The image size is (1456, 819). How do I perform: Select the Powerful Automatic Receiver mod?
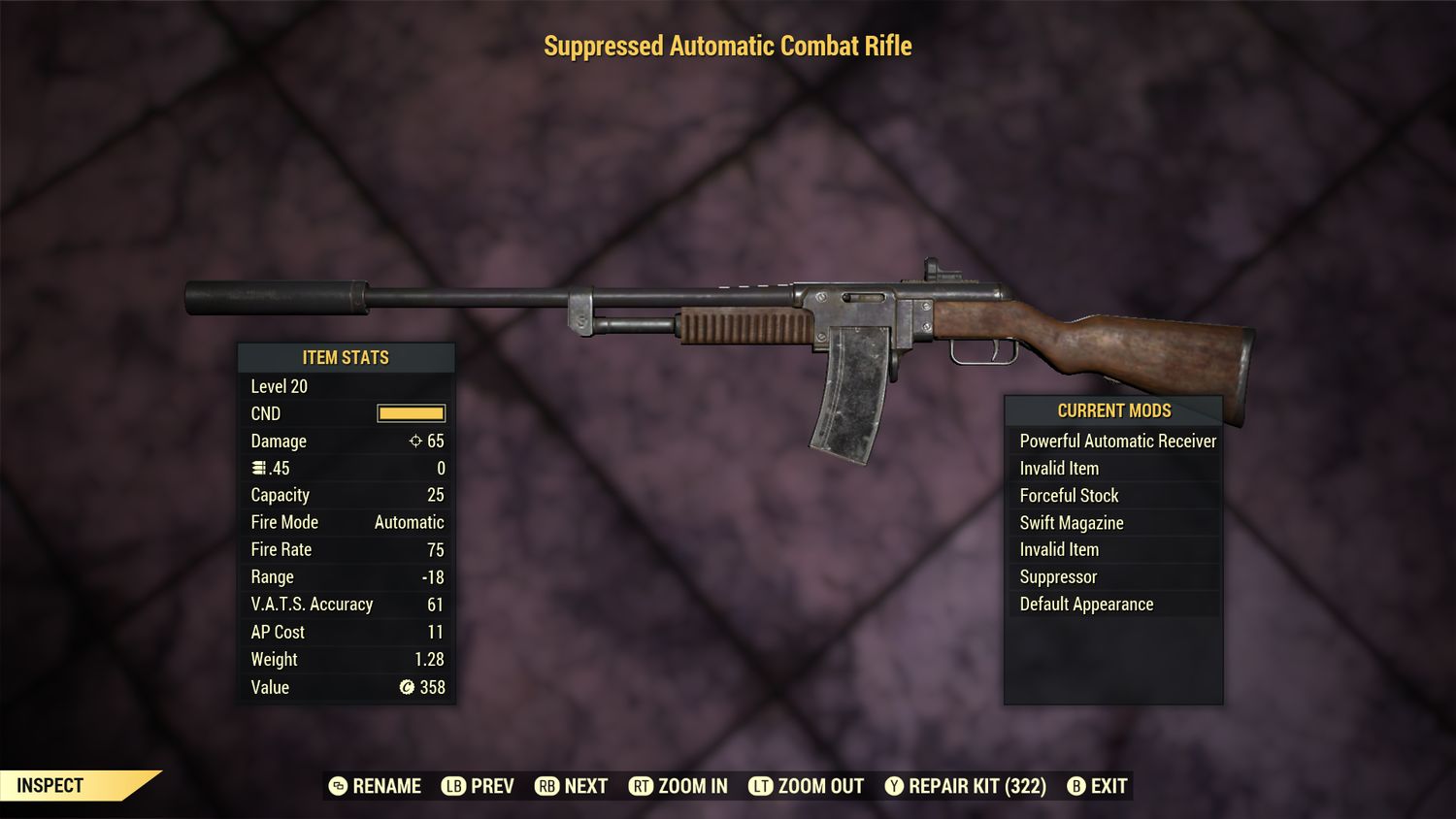pyautogui.click(x=1117, y=441)
